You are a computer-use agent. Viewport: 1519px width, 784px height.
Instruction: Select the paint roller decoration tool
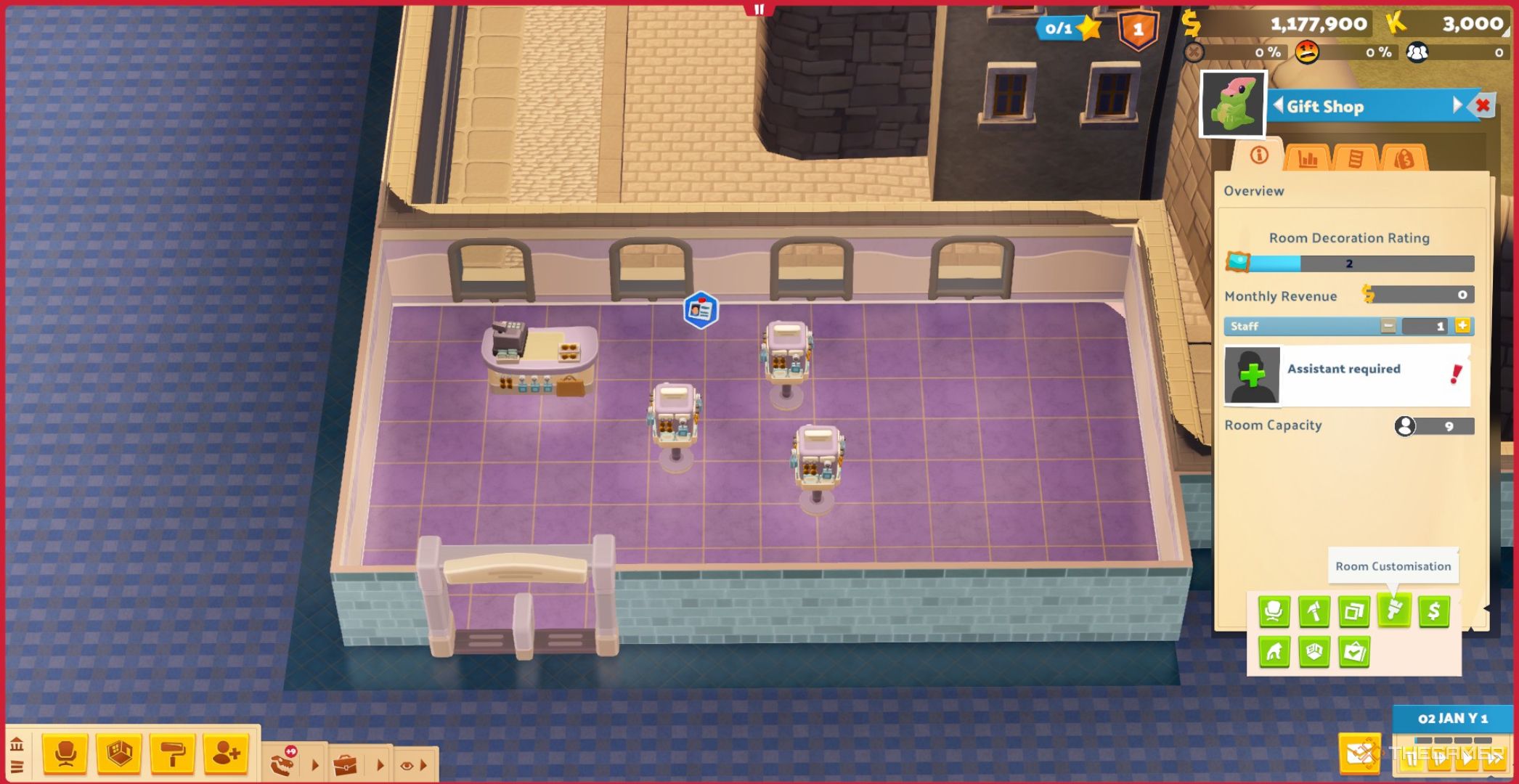tap(172, 754)
